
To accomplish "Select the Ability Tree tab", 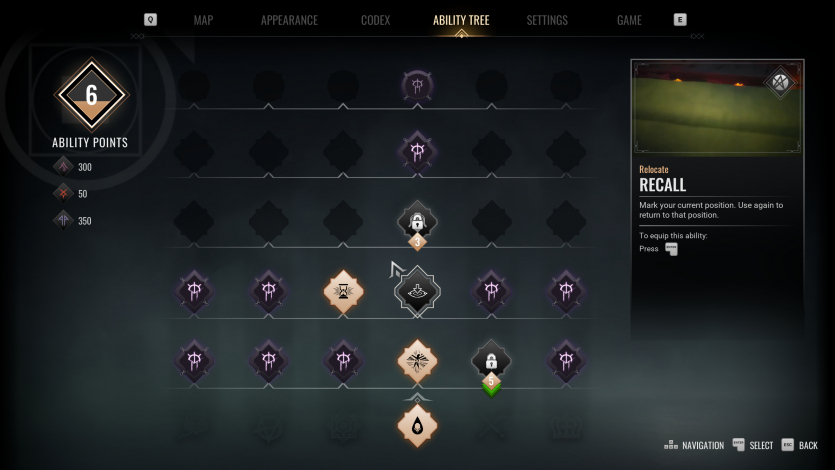I will [461, 20].
